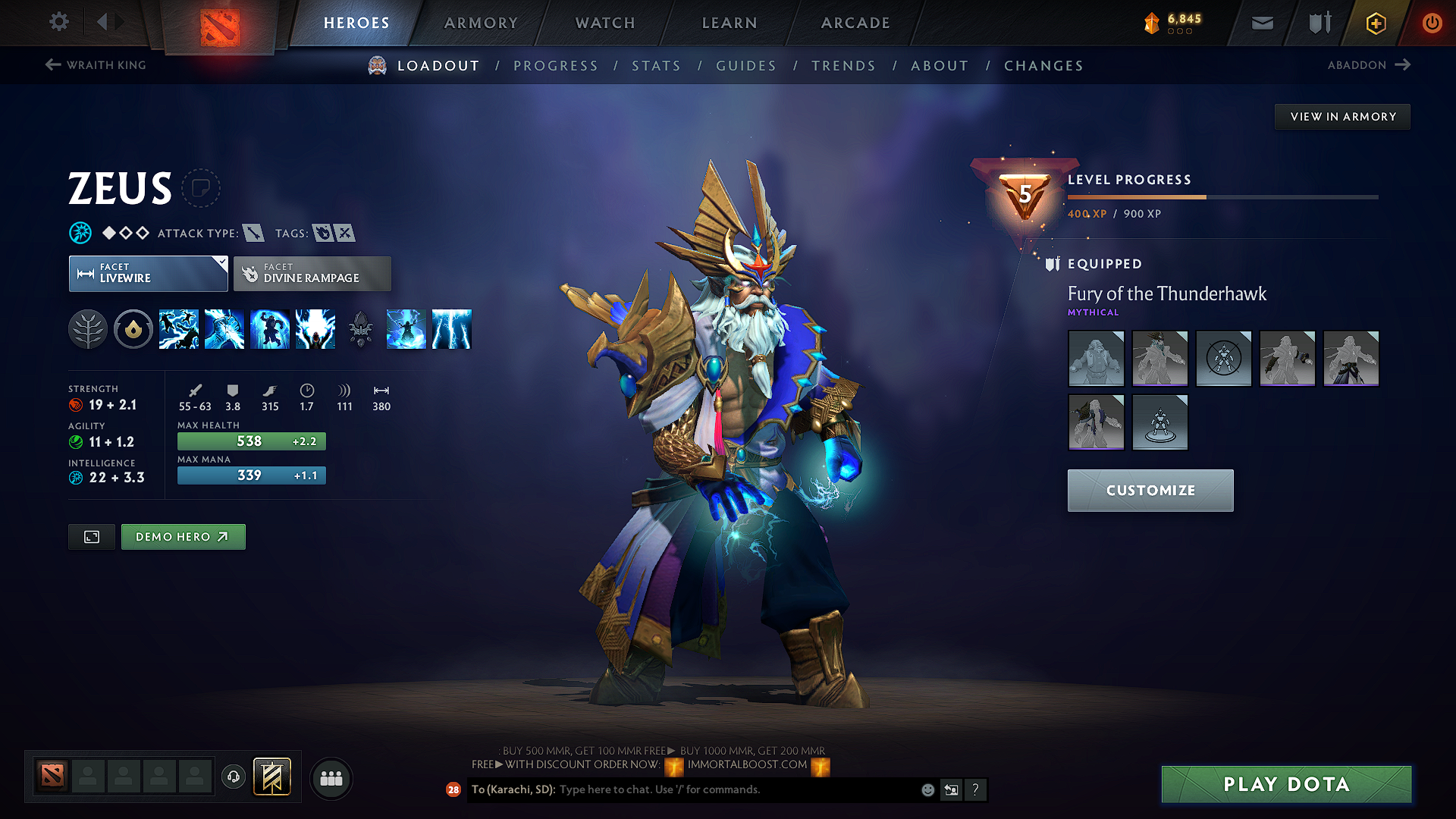Screen dimensions: 1456x819
Task: Open the chat channel selector next to chat input
Action: coord(951,789)
